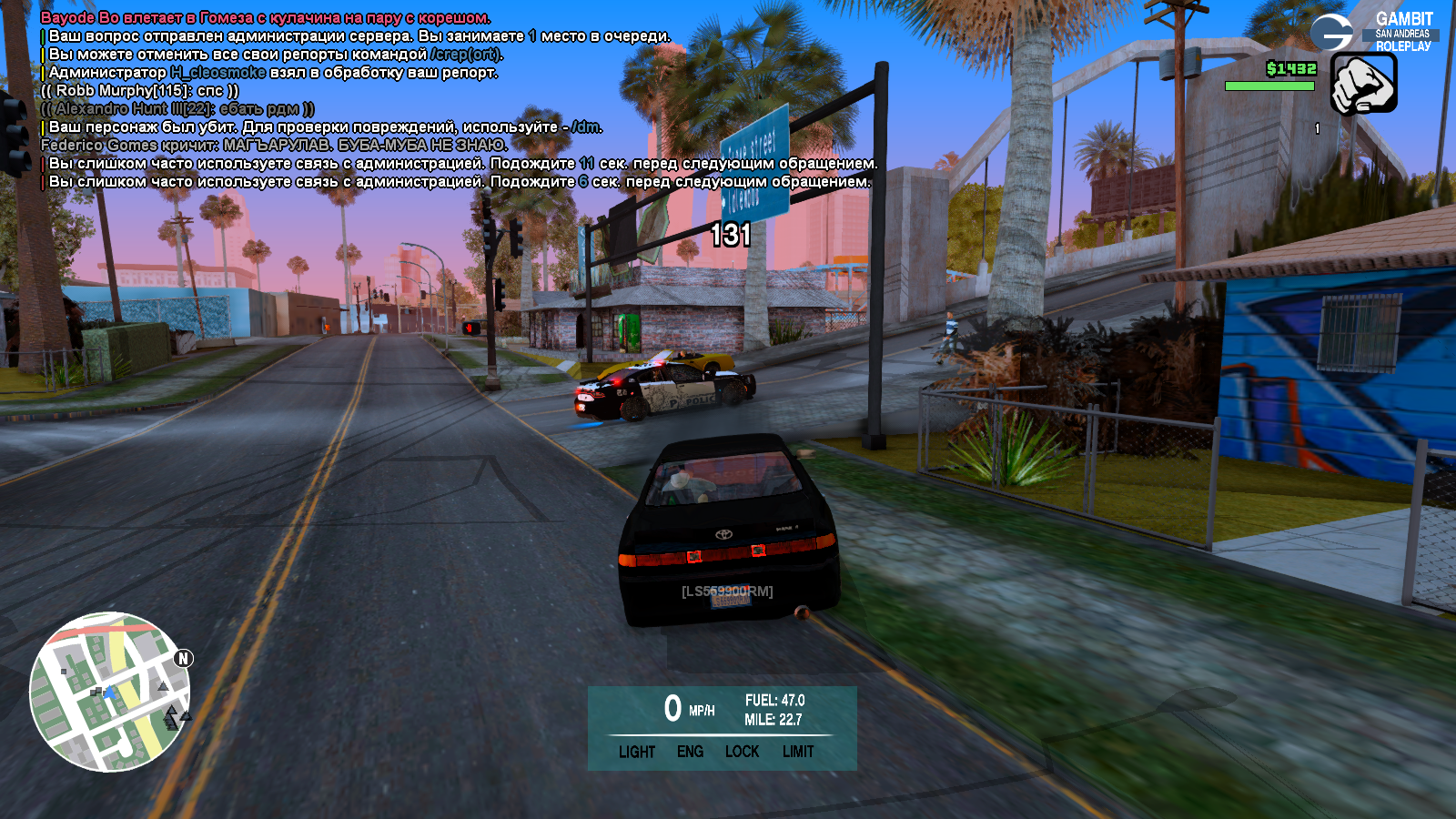Click the circular minimap
This screenshot has width=1456, height=819.
[x=109, y=692]
